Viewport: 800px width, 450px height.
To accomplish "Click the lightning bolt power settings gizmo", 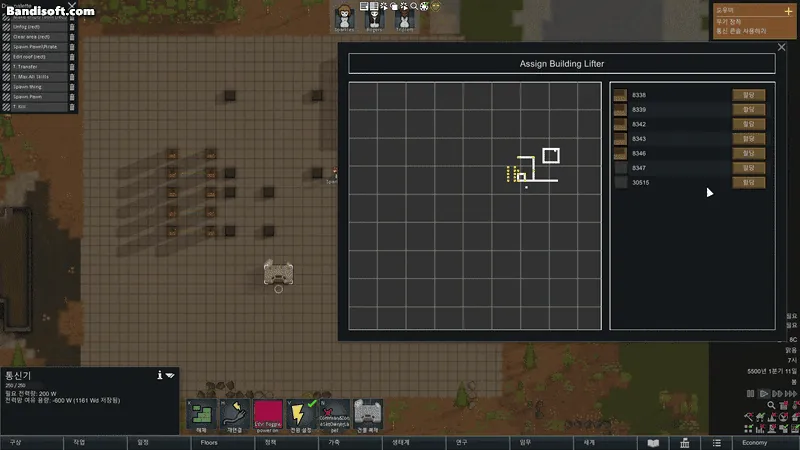I will pos(303,415).
